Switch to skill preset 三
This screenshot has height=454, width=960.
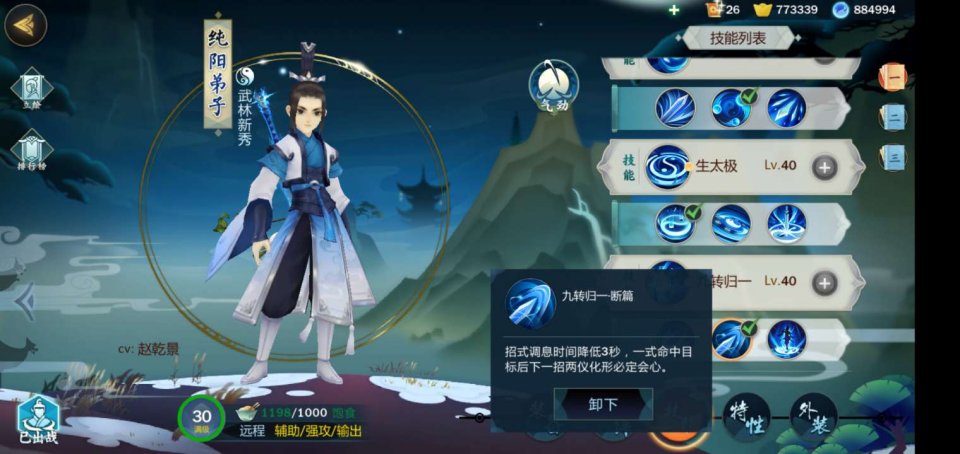click(x=893, y=157)
